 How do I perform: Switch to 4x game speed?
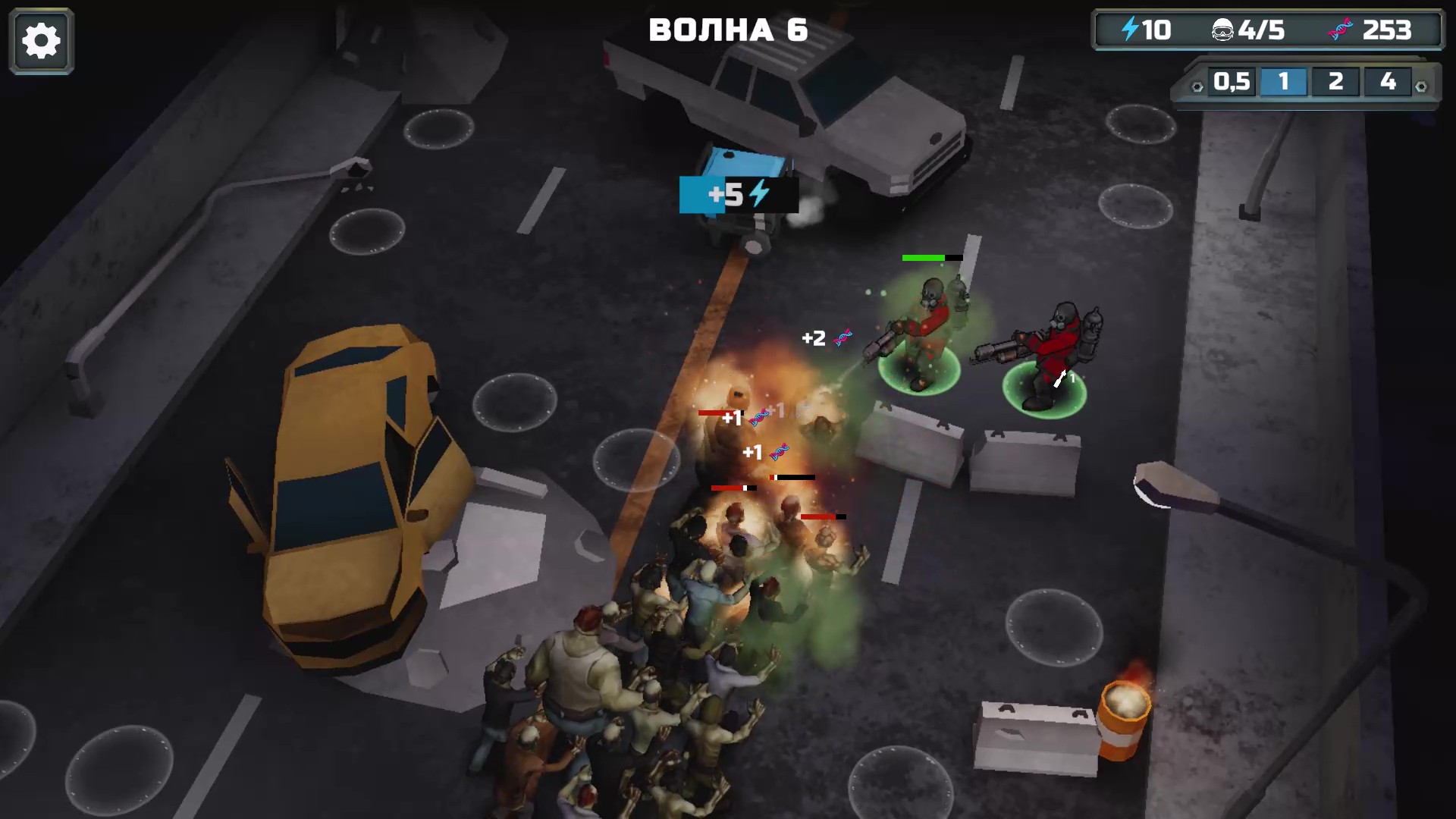tap(1390, 81)
